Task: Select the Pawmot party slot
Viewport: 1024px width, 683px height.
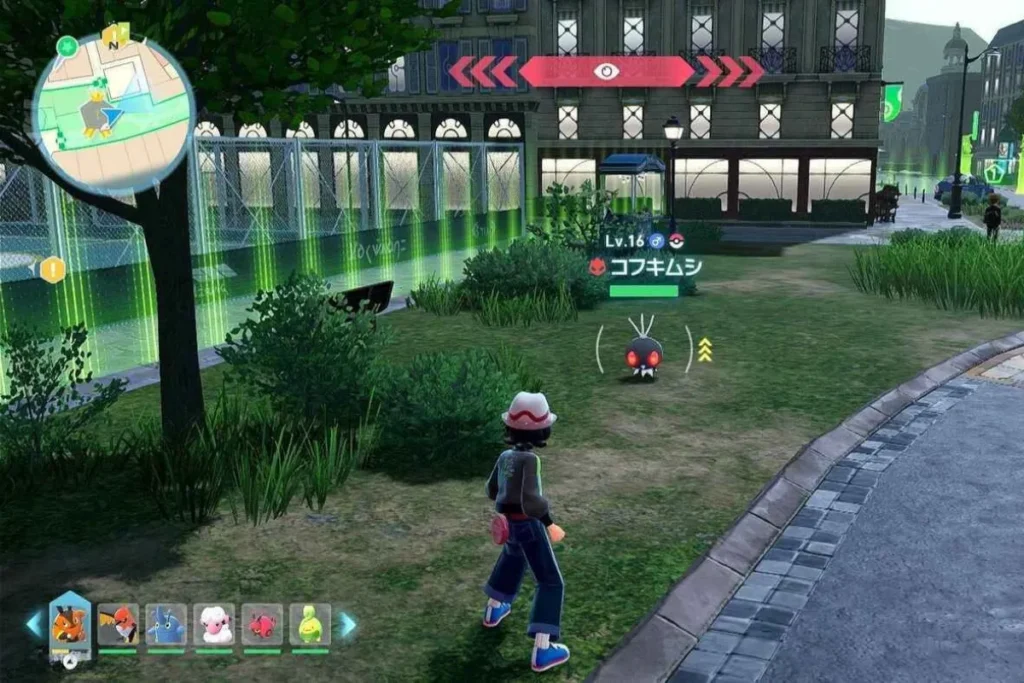Action: tap(69, 625)
